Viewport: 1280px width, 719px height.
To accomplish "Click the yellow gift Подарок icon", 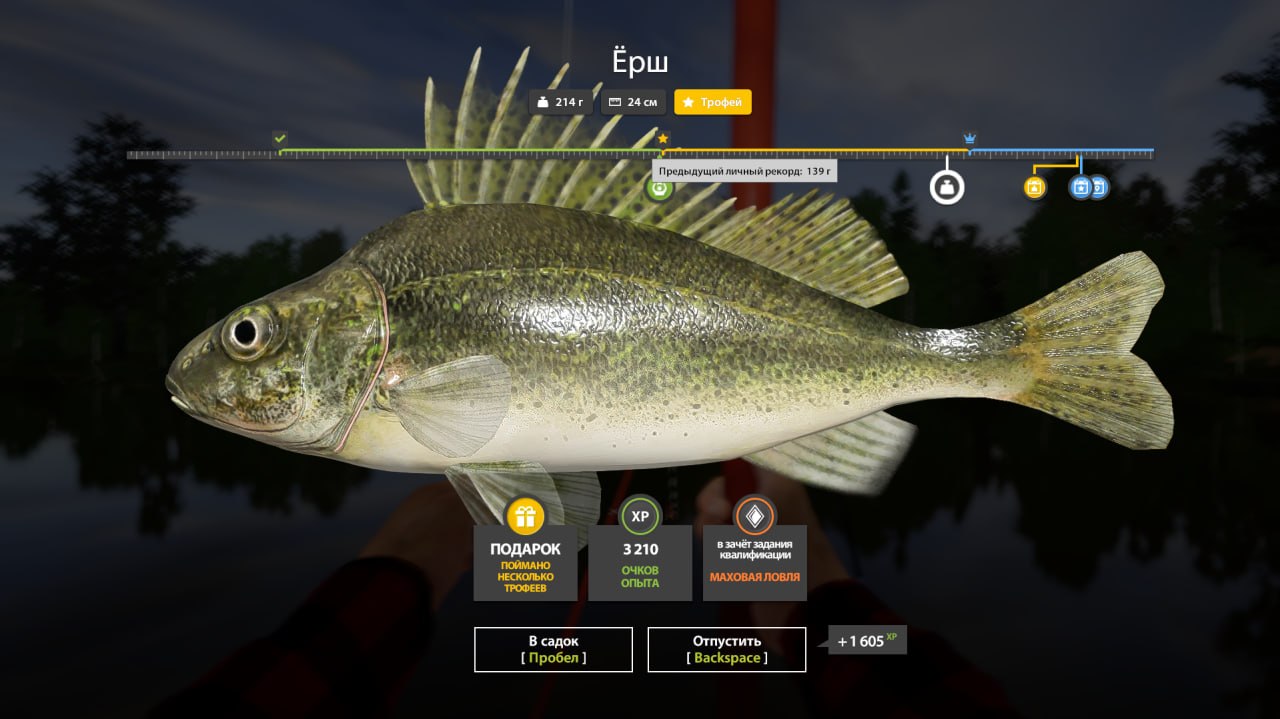I will (x=525, y=516).
